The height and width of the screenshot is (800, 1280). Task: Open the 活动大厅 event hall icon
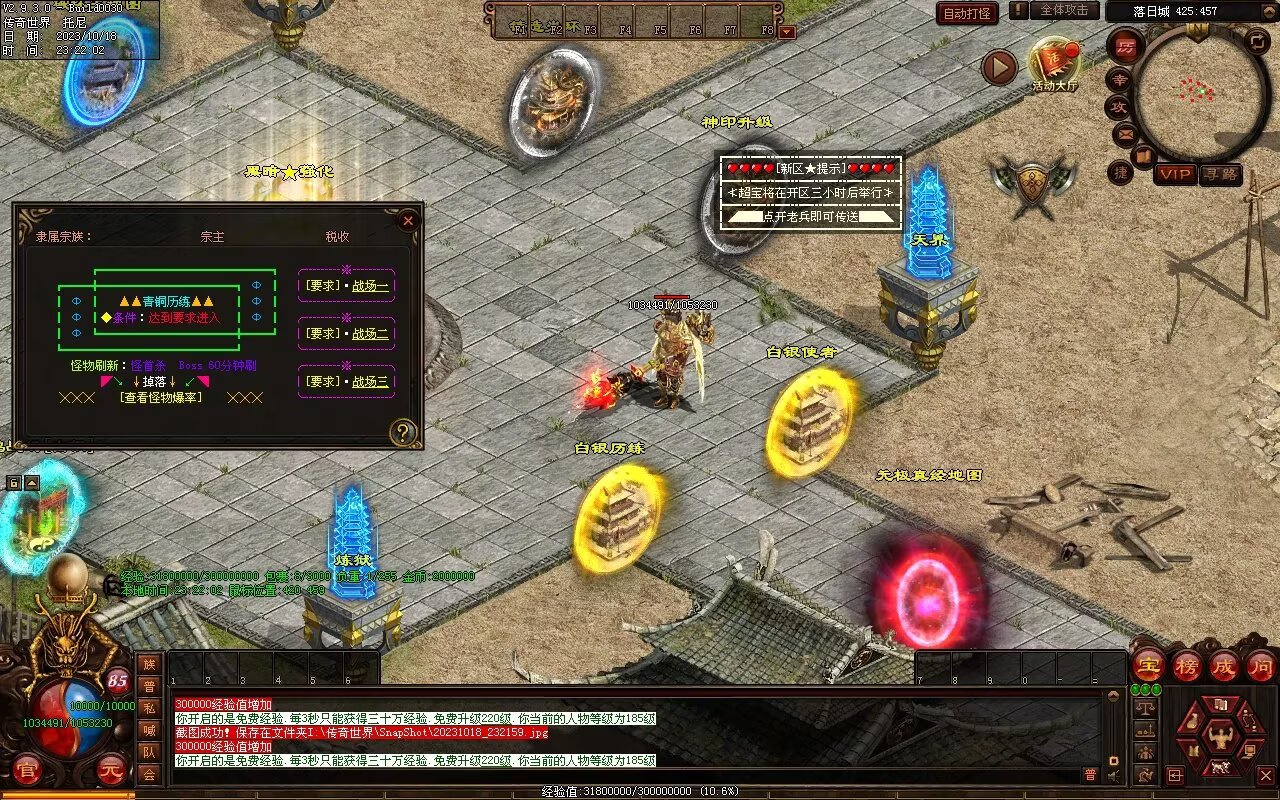coord(1054,63)
